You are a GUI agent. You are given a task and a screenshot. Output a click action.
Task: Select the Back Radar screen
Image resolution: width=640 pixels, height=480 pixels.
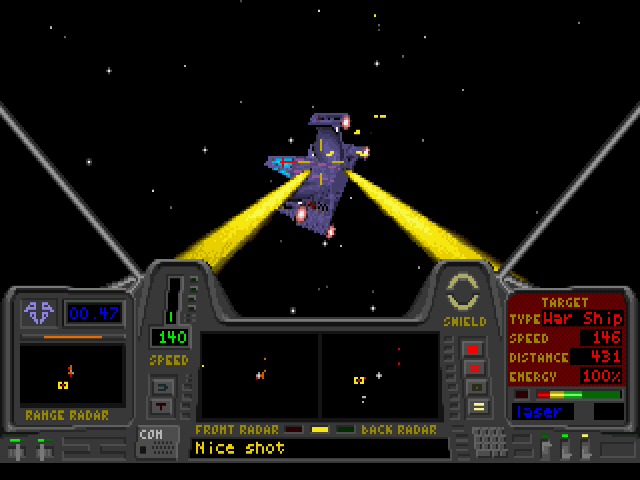(379, 375)
